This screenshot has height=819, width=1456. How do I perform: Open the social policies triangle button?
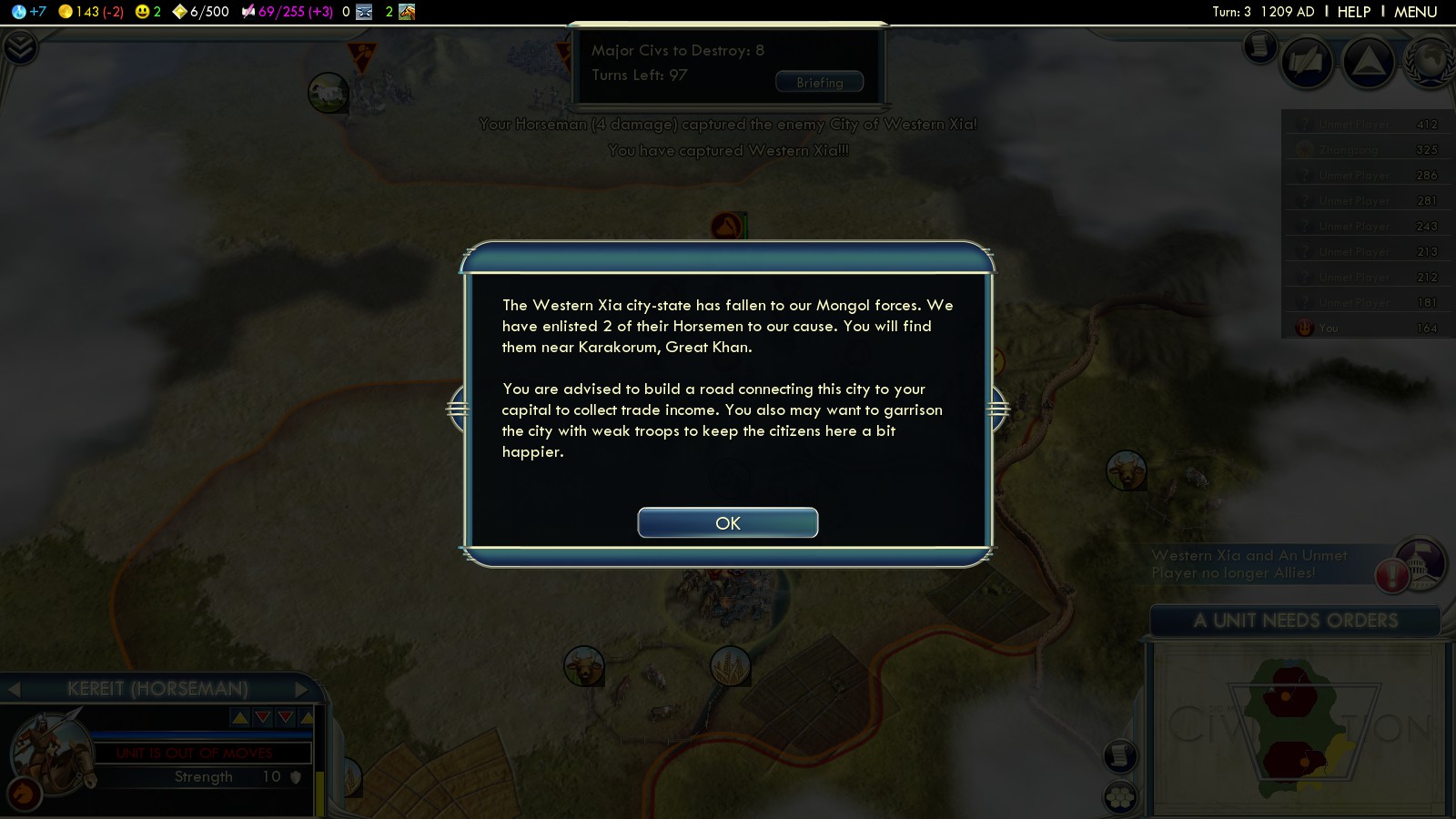tap(1369, 62)
